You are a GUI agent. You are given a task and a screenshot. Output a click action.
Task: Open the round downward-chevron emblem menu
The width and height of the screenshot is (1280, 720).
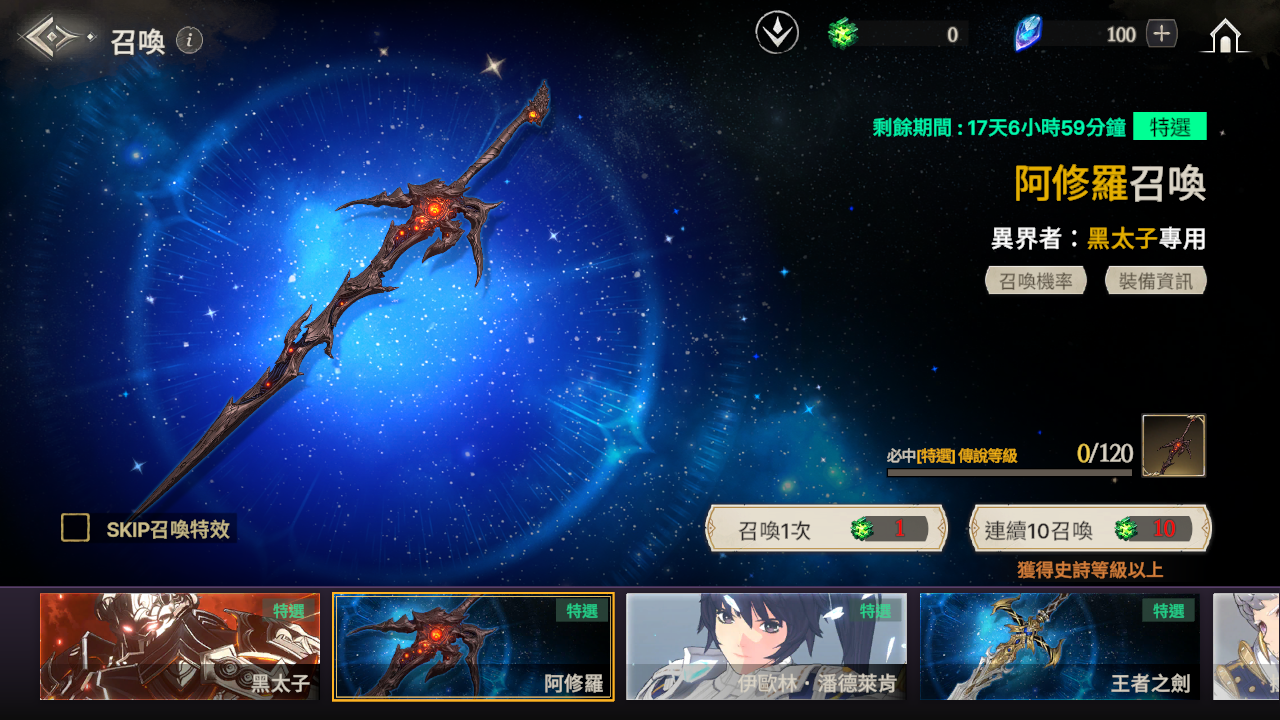[x=777, y=34]
